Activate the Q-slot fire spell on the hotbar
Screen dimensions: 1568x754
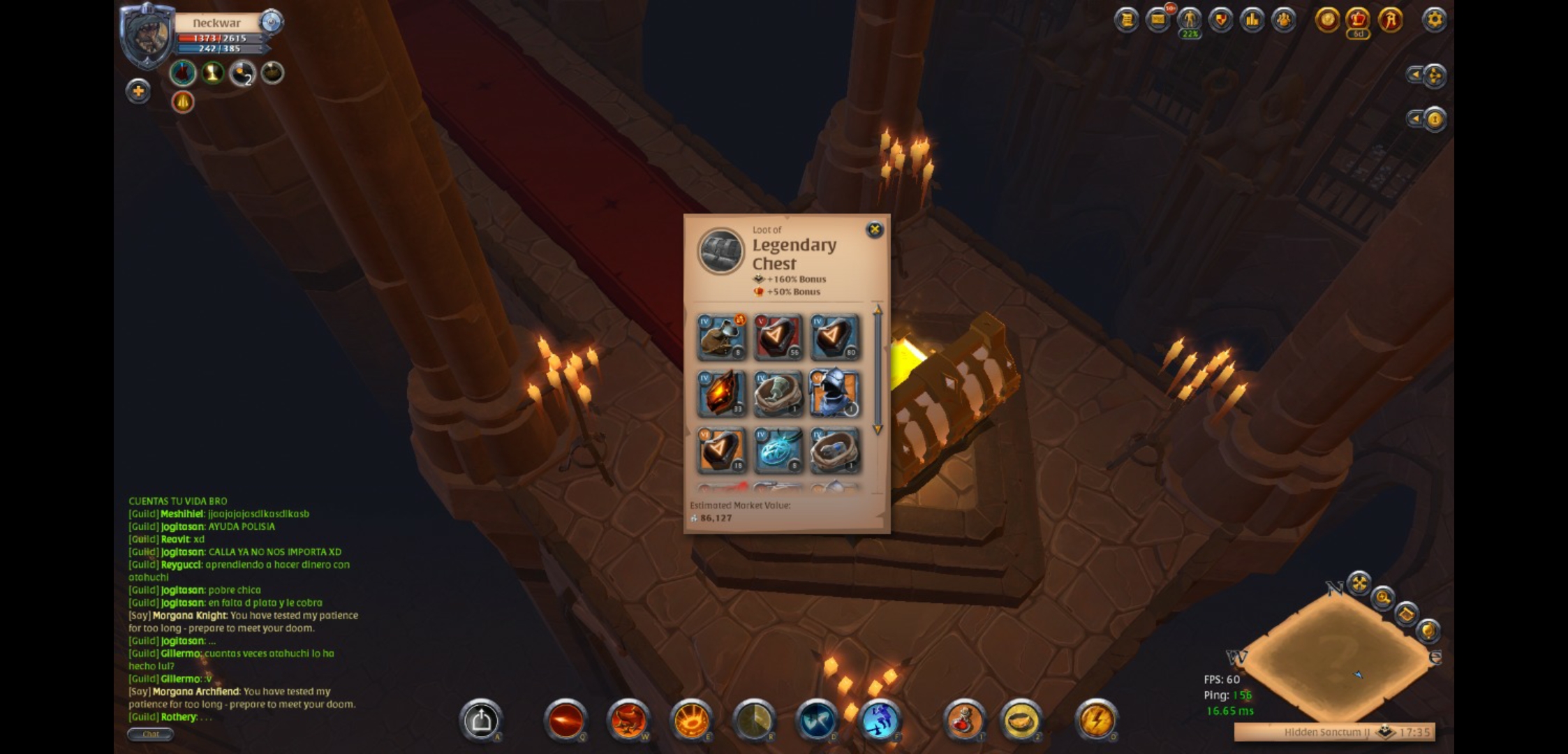(x=566, y=720)
